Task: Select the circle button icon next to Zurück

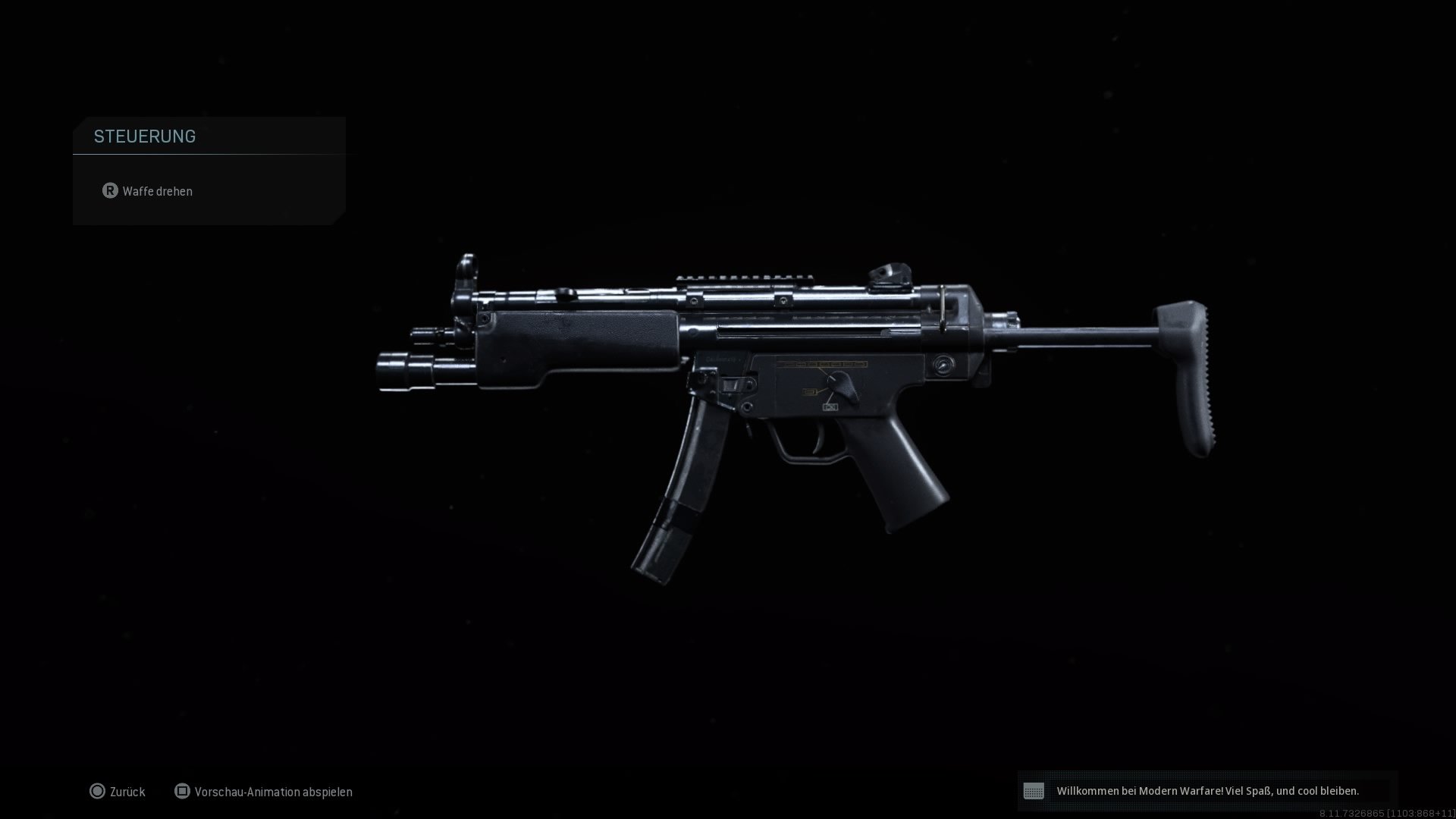Action: click(x=98, y=792)
